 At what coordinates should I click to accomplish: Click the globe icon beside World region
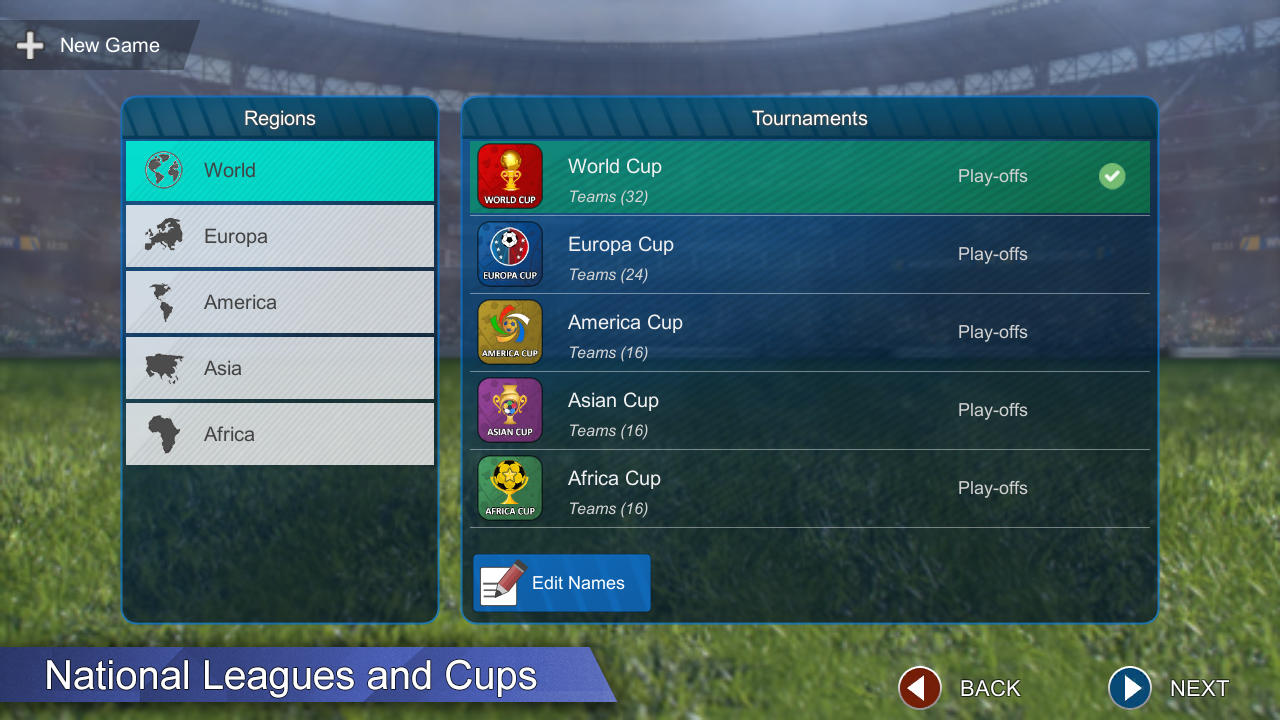coord(163,170)
